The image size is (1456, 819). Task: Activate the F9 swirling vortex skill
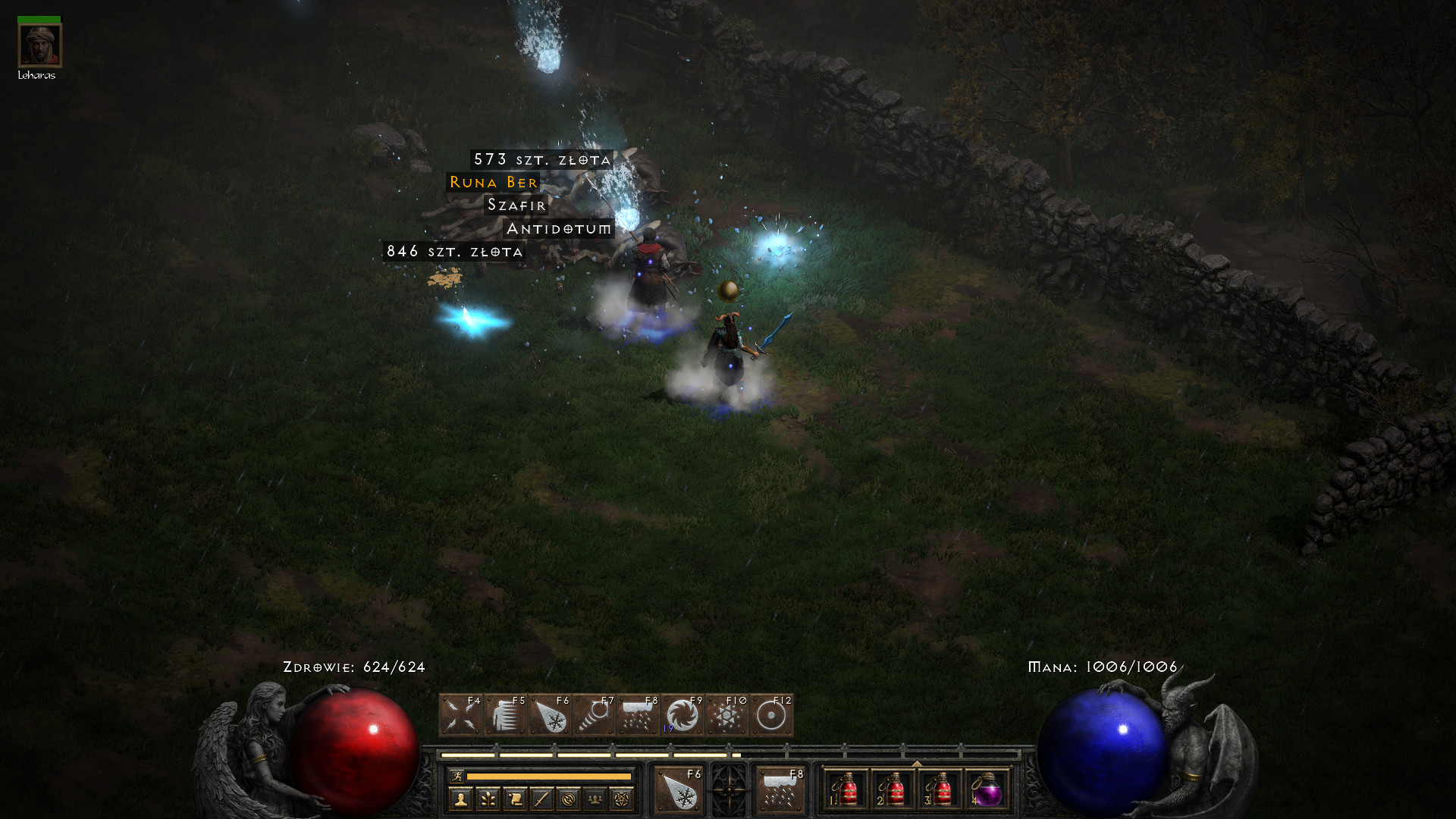[682, 715]
